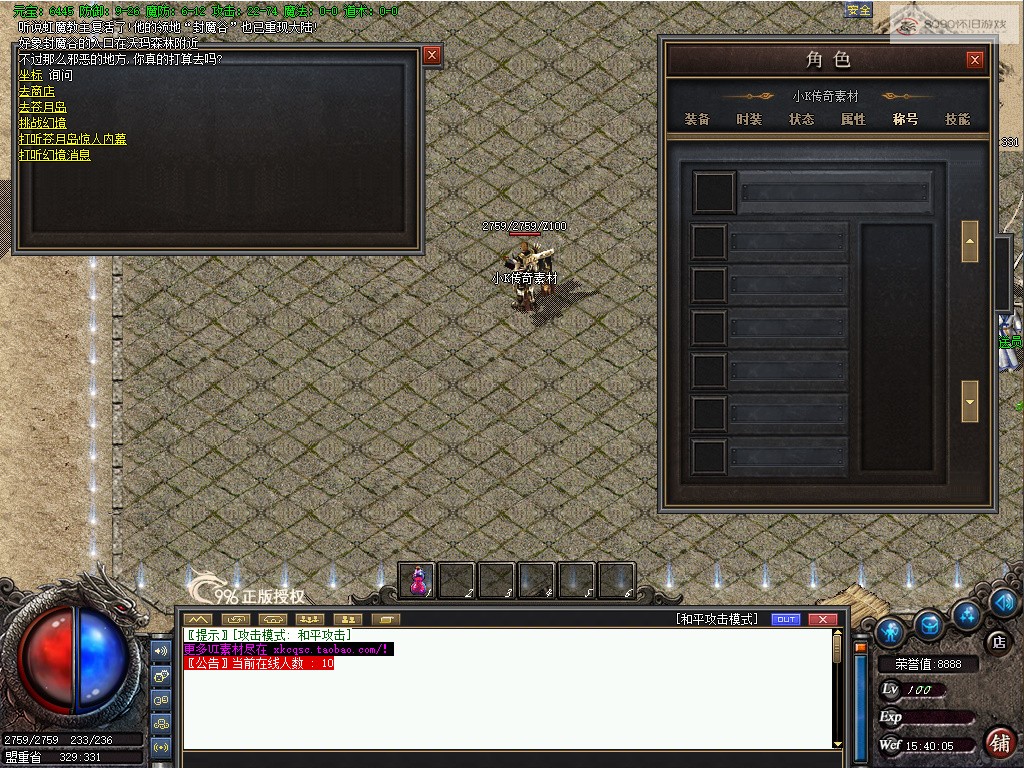Show the 状态 tab
Viewport: 1024px width, 768px height.
(x=801, y=119)
